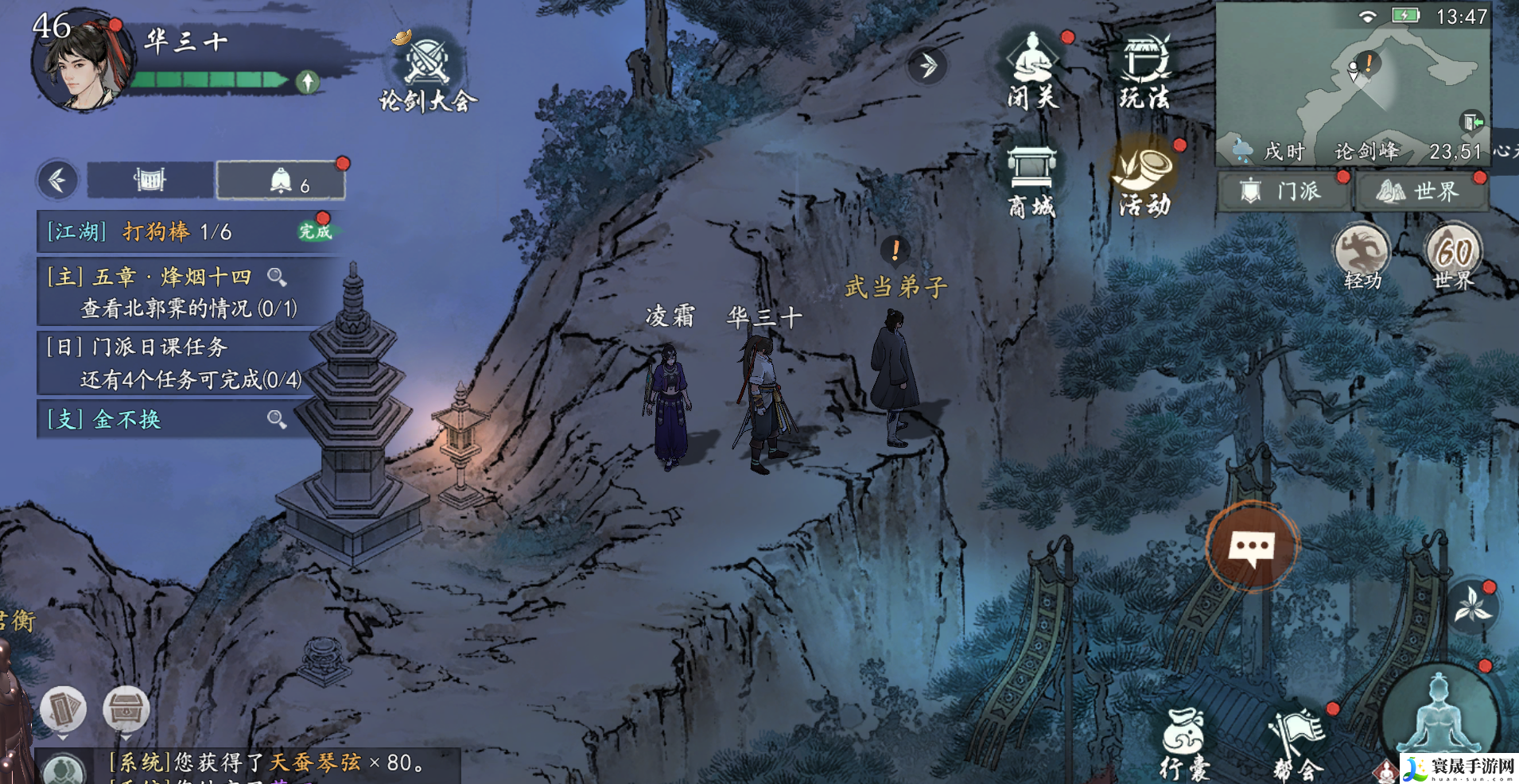Viewport: 1519px width, 784px height.
Task: Switch to the 世界 channel tab
Action: click(1420, 192)
